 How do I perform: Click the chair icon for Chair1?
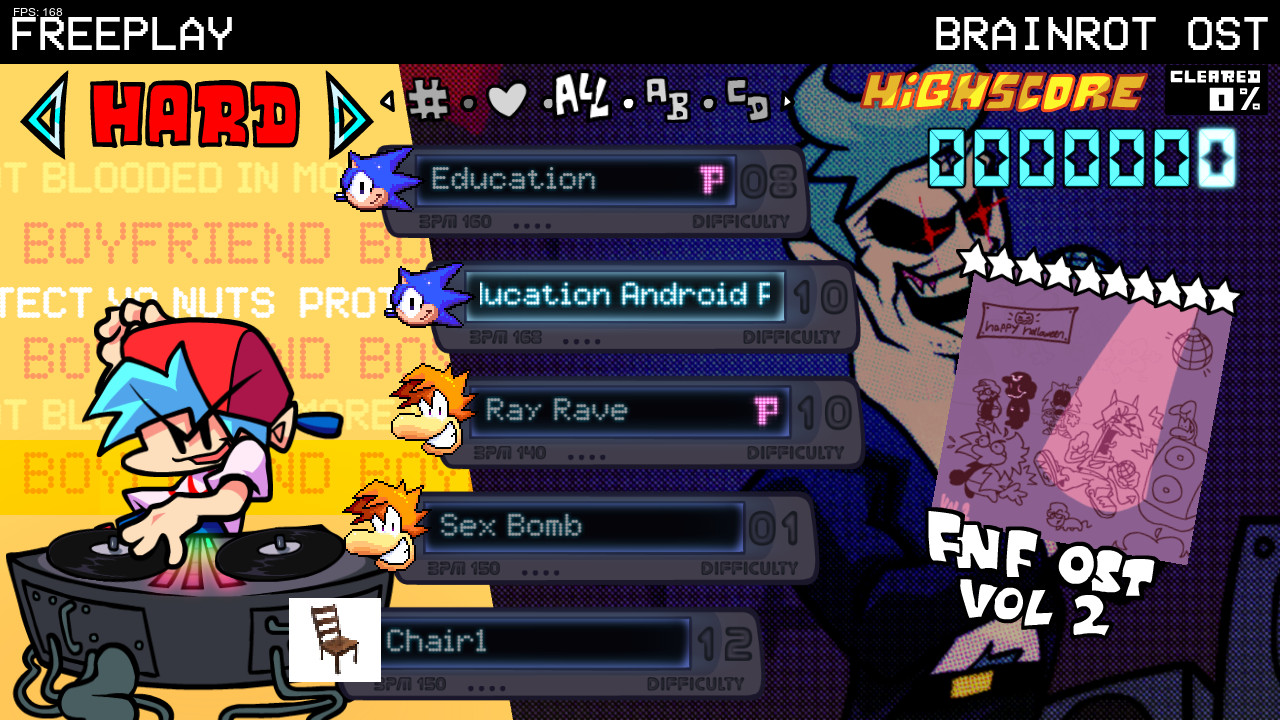point(333,638)
